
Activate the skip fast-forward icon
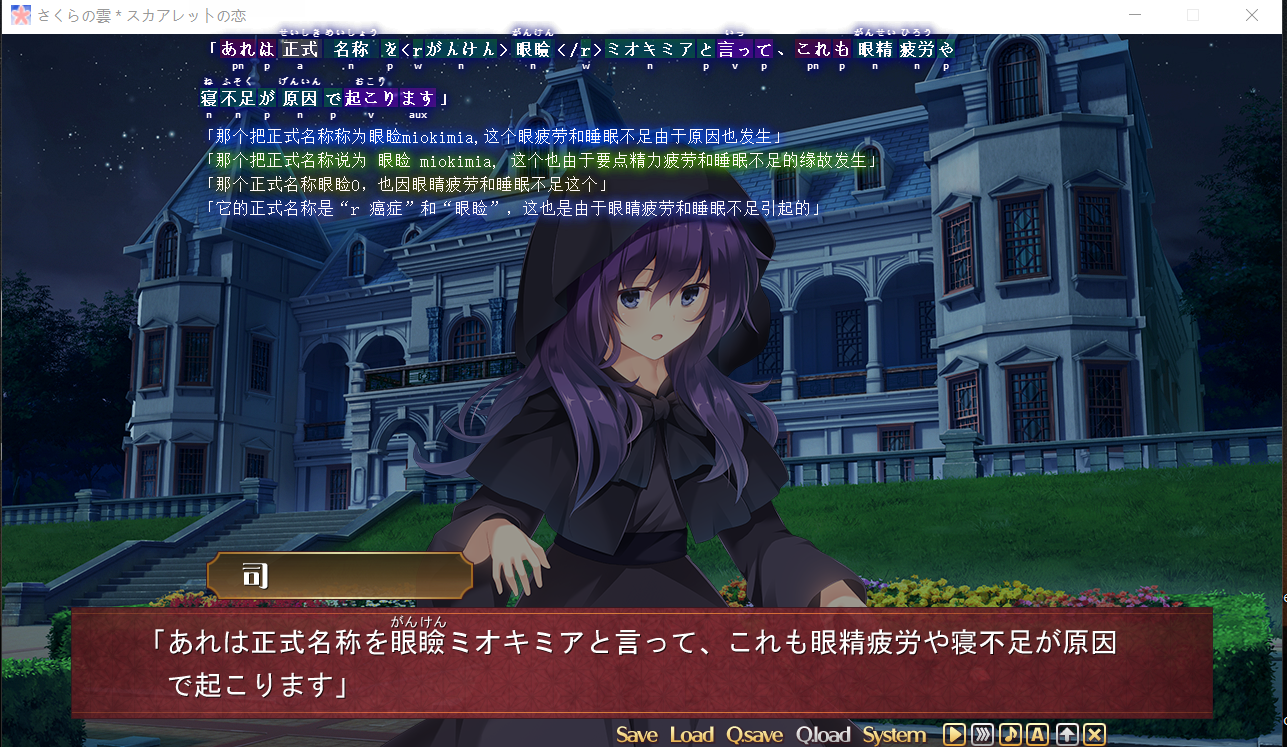tap(982, 735)
